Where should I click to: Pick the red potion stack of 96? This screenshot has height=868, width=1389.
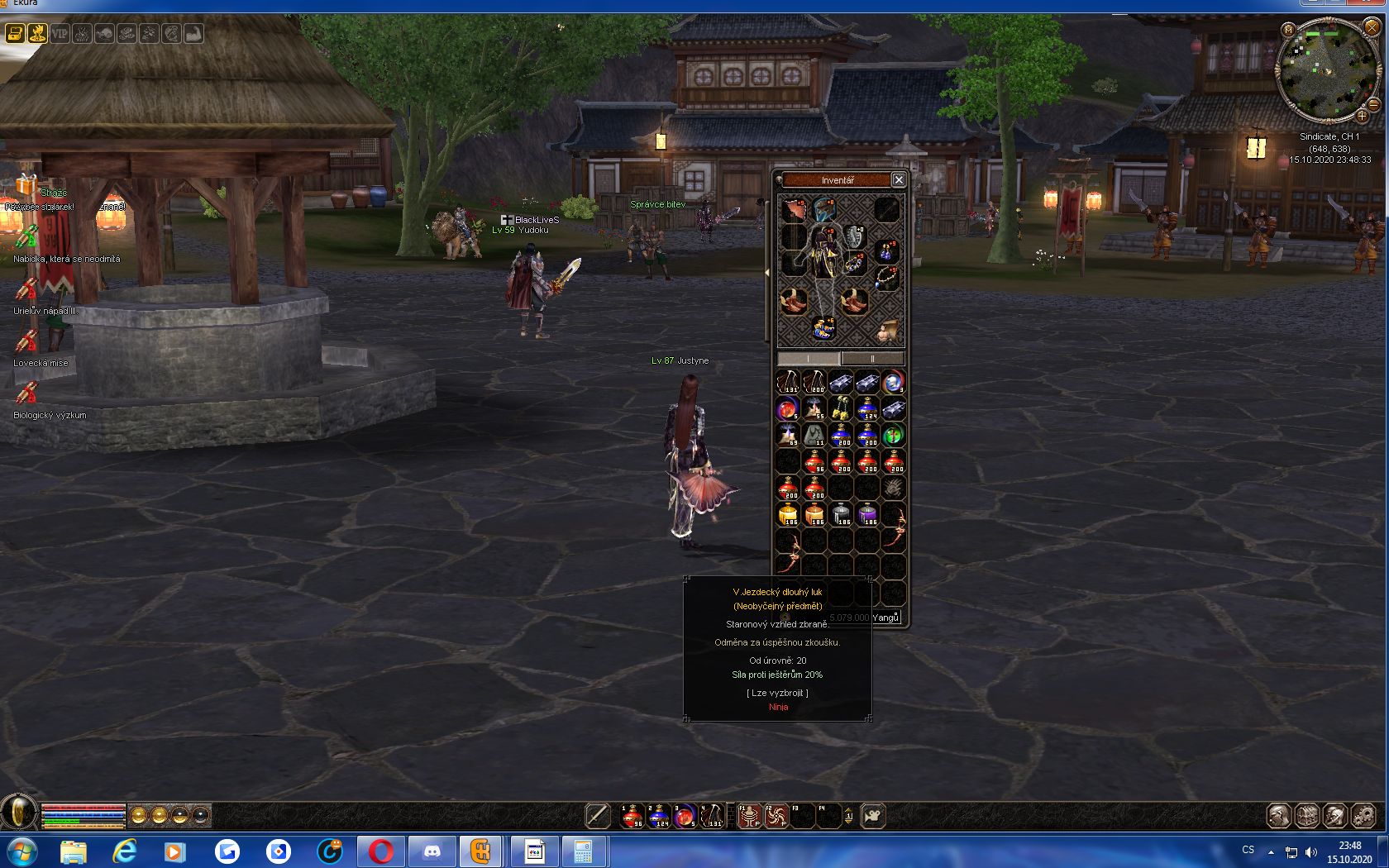point(814,461)
